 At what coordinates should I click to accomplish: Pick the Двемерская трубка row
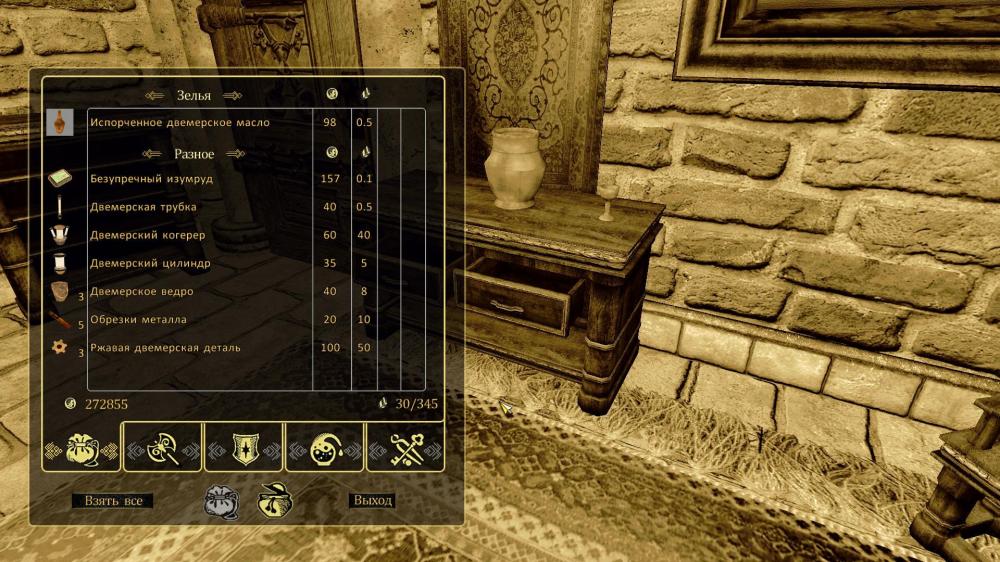pyautogui.click(x=143, y=207)
